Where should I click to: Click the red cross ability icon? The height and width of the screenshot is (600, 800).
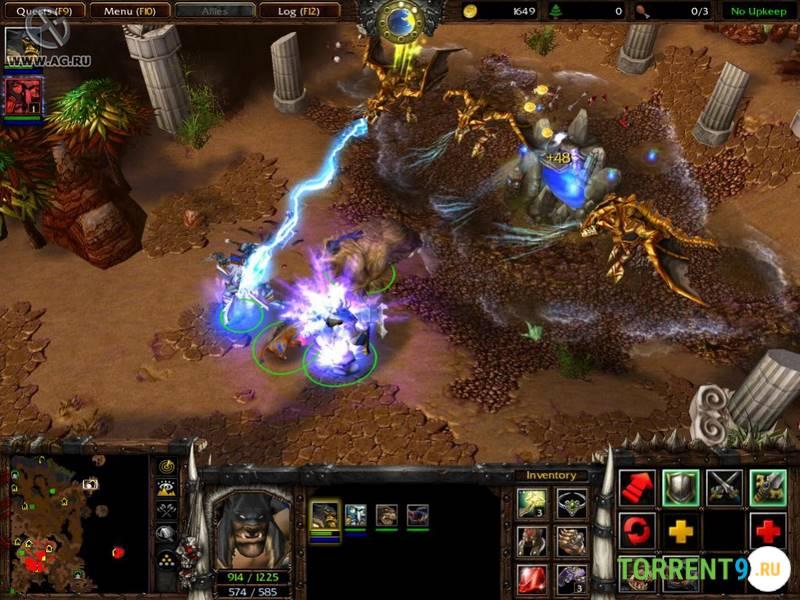click(x=768, y=530)
